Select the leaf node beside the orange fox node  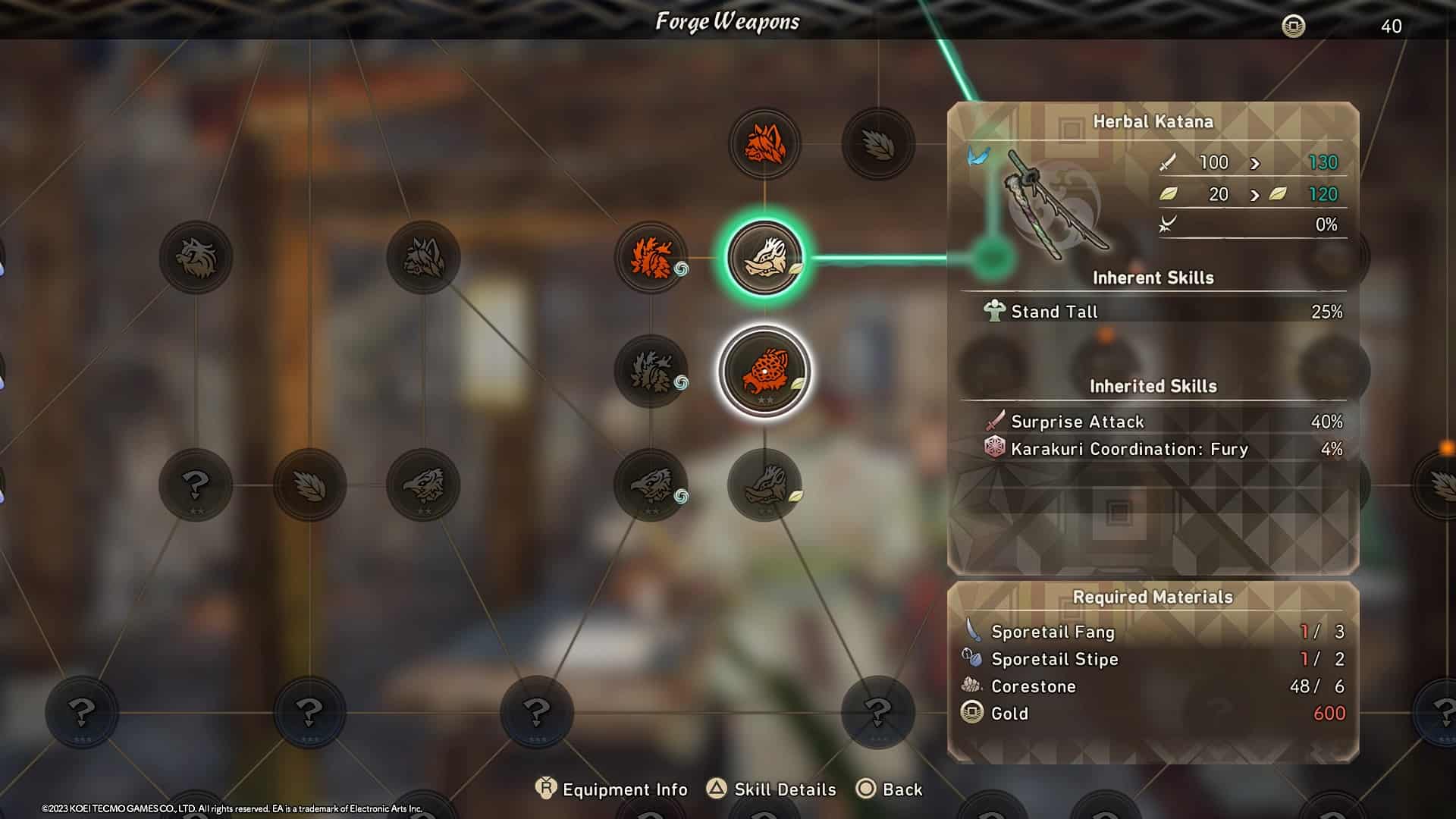[878, 144]
